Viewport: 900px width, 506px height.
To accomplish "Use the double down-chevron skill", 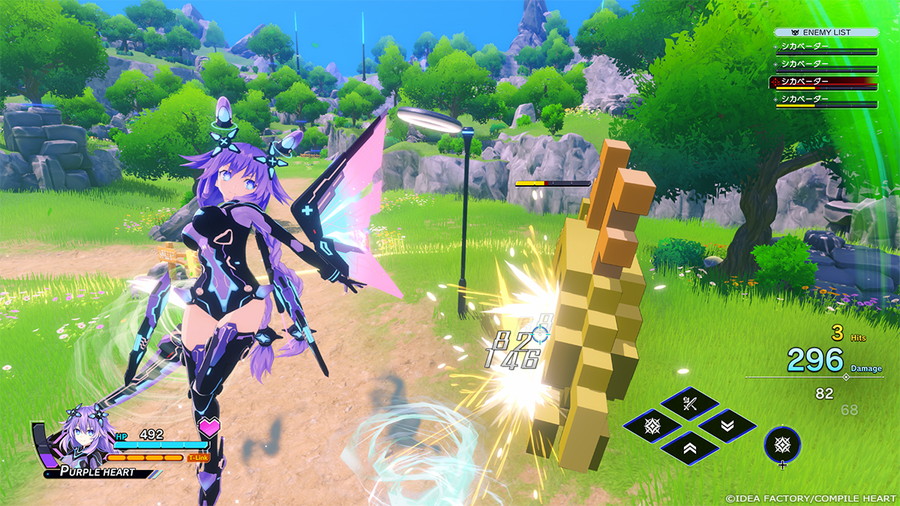I will (726, 425).
